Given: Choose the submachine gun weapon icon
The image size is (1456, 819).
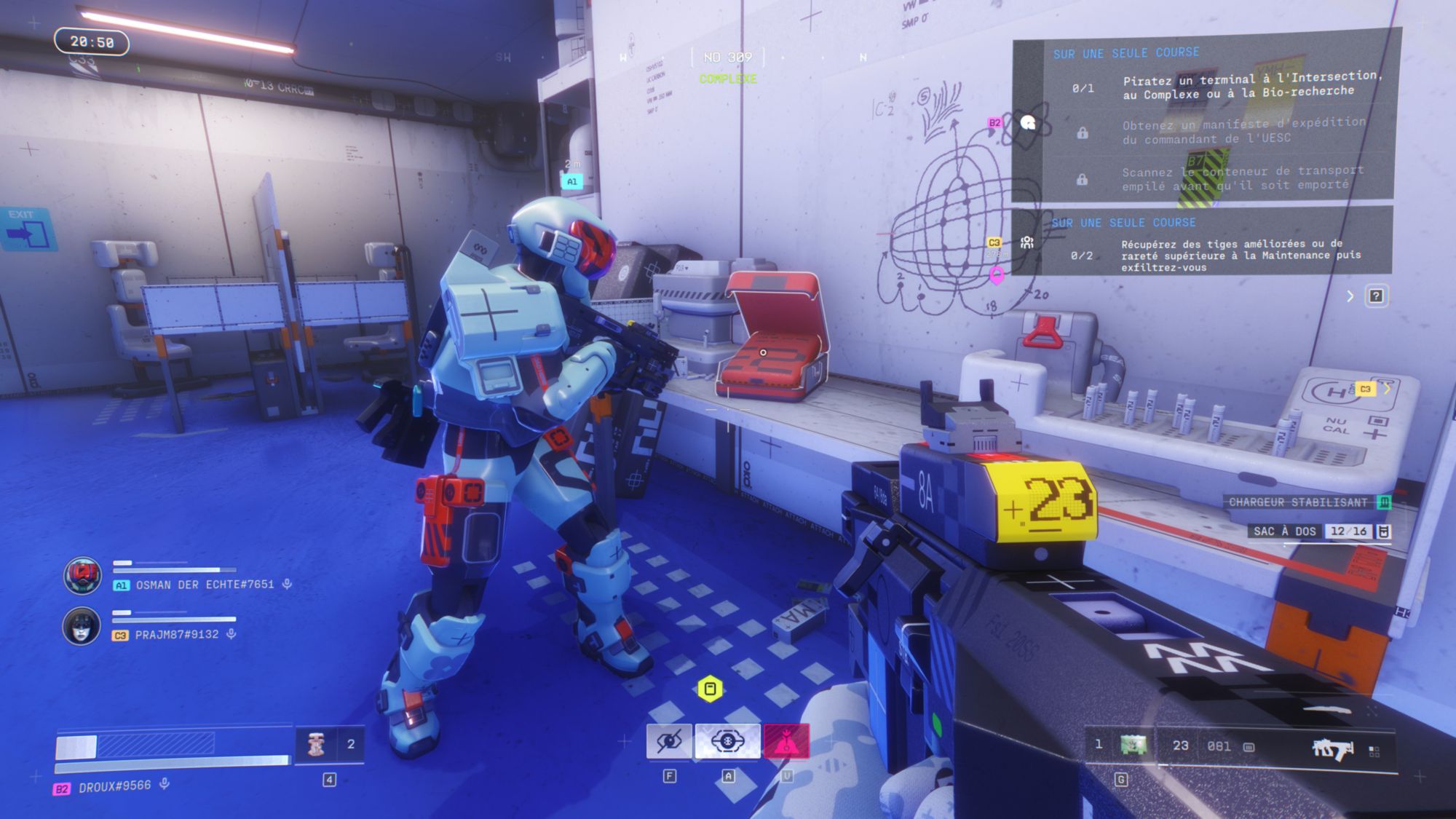Looking at the screenshot, I should point(1332,748).
